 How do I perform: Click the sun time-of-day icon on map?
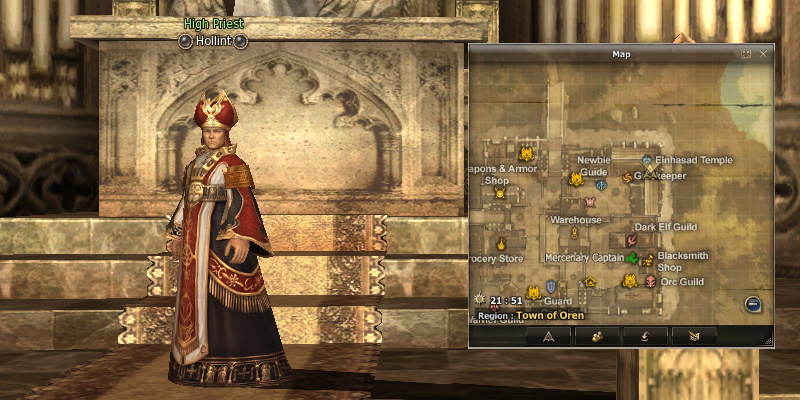tap(479, 299)
